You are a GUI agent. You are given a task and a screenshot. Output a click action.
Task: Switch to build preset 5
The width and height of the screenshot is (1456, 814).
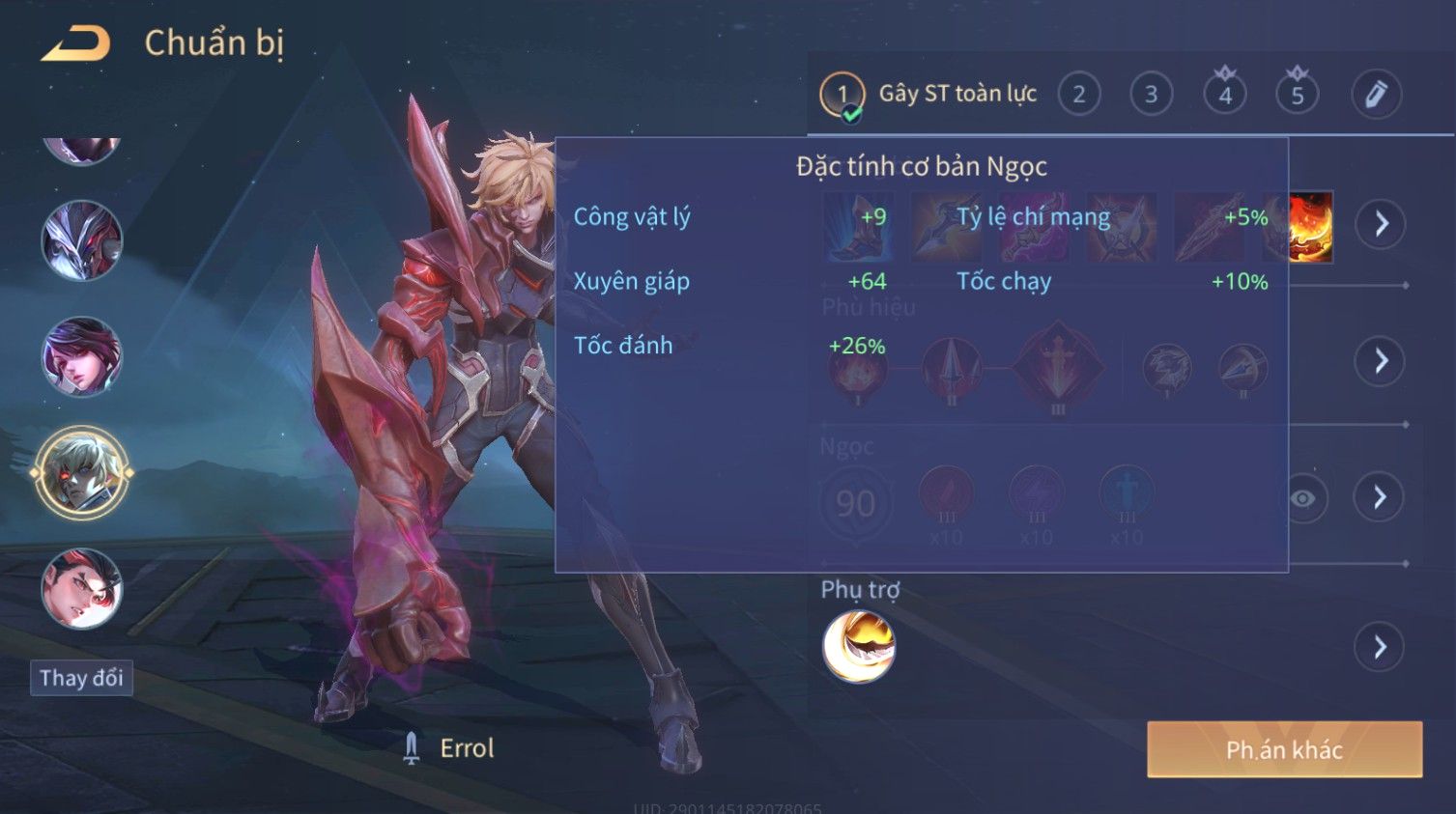1298,95
